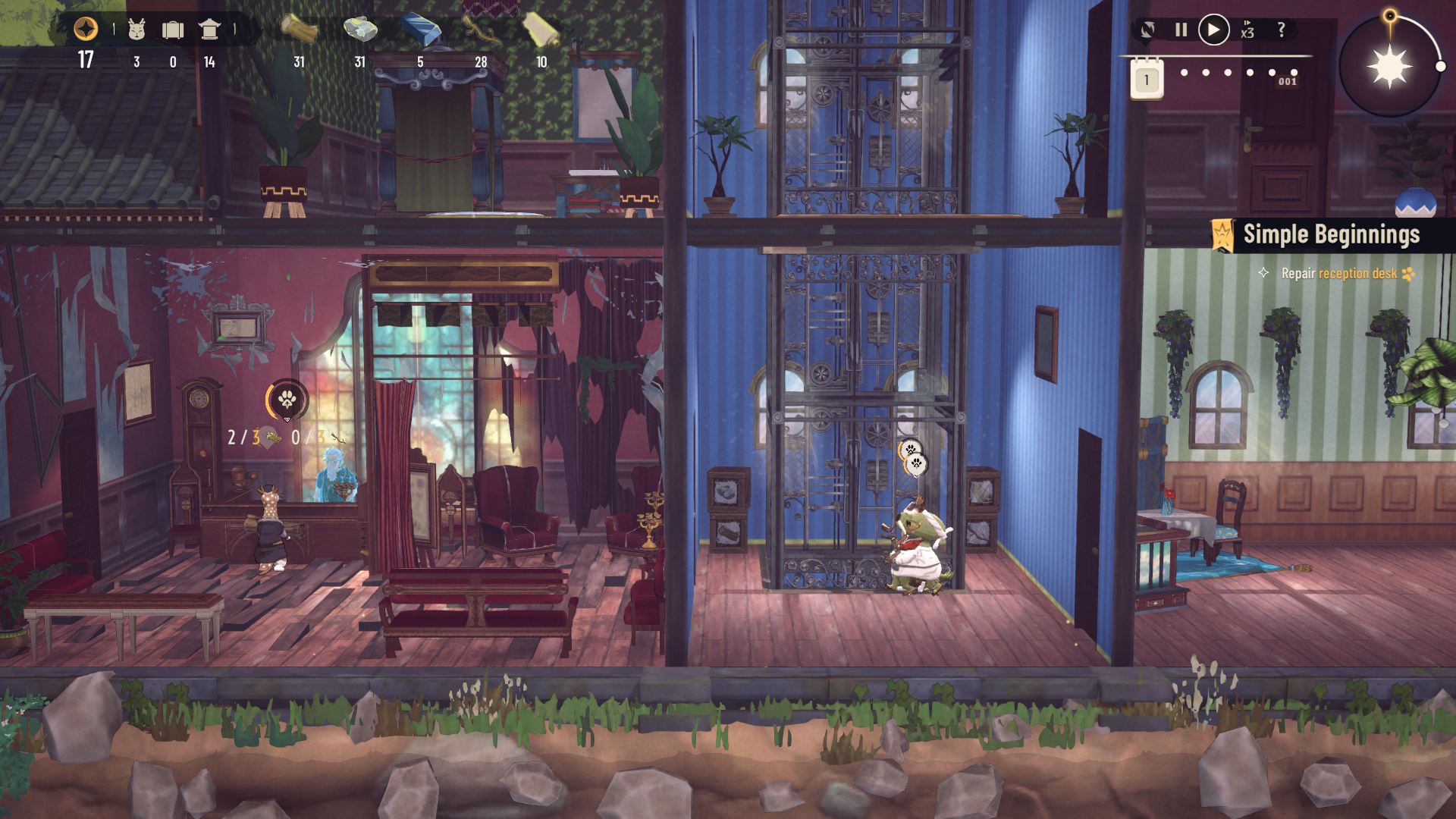Click the swirling arrows cycle icon

[1148, 30]
